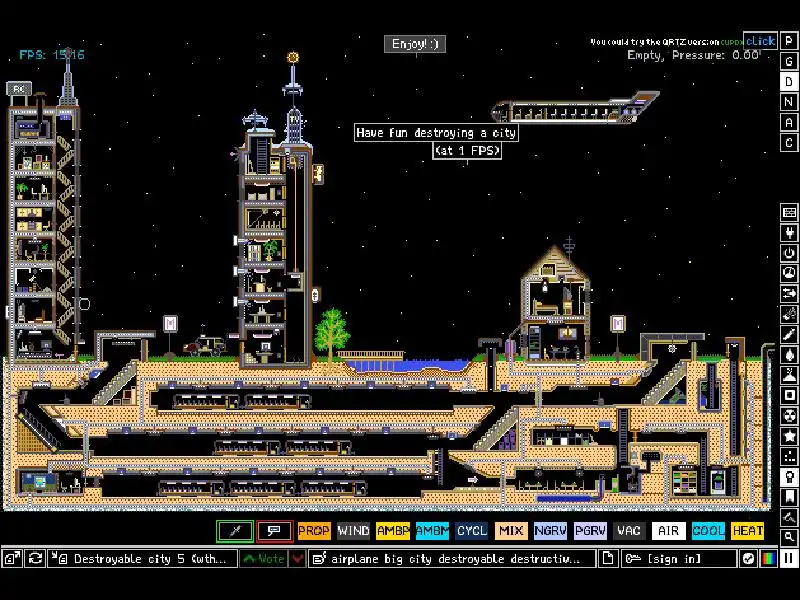800x600 pixels.
Task: Select the COOL tool
Action: (708, 531)
